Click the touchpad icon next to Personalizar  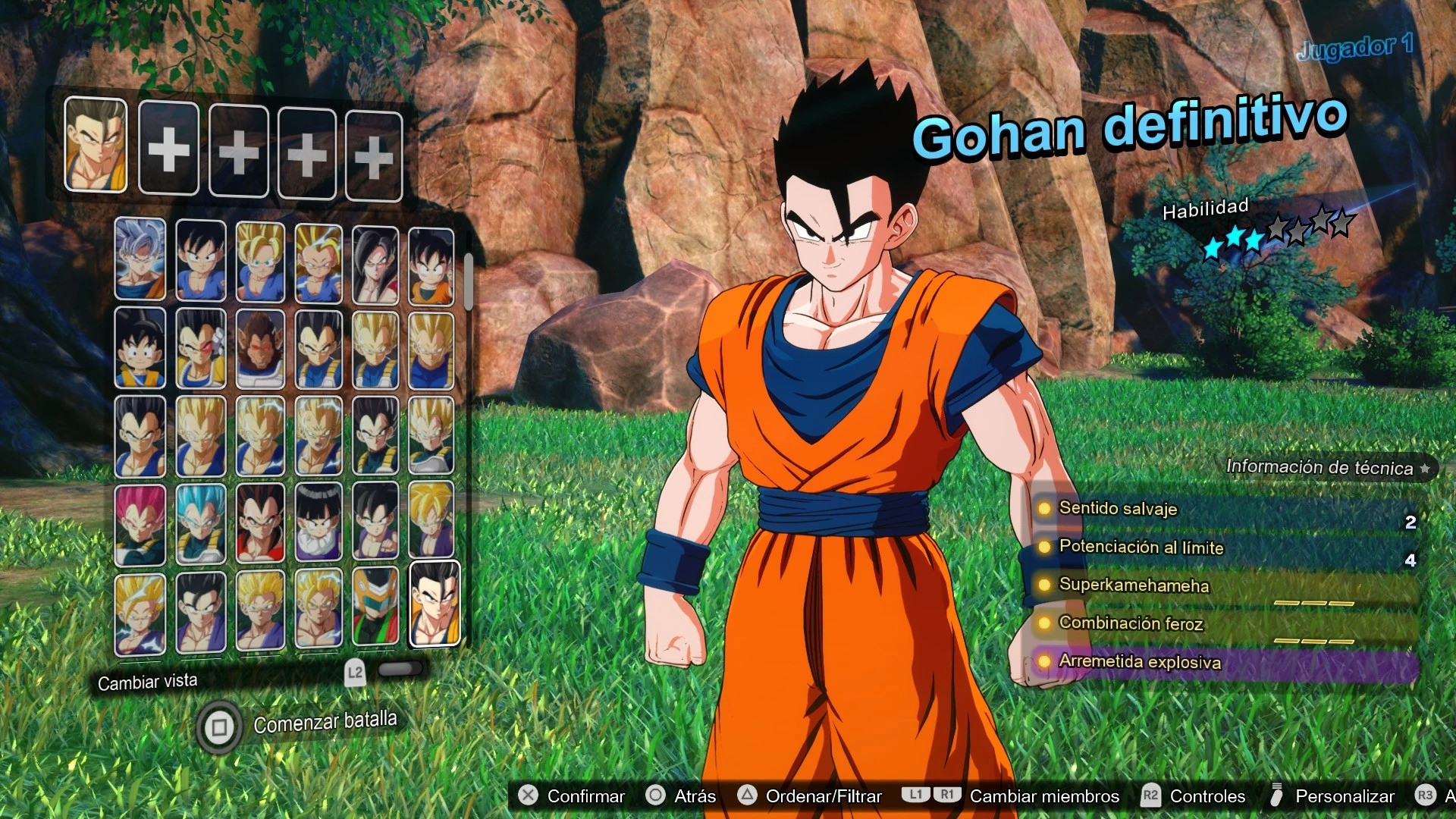pyautogui.click(x=1276, y=796)
